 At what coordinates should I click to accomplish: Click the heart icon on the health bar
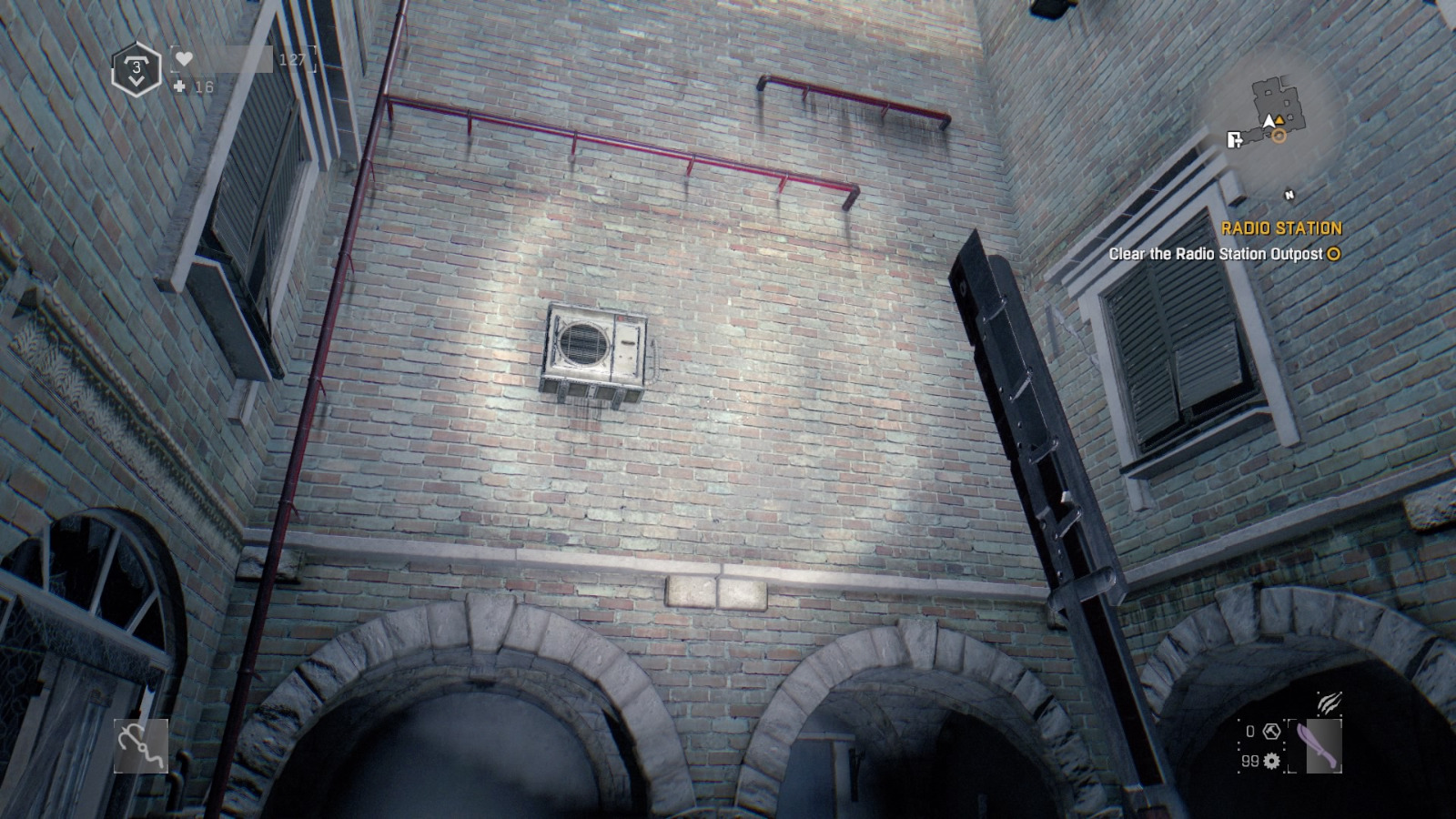pyautogui.click(x=184, y=59)
